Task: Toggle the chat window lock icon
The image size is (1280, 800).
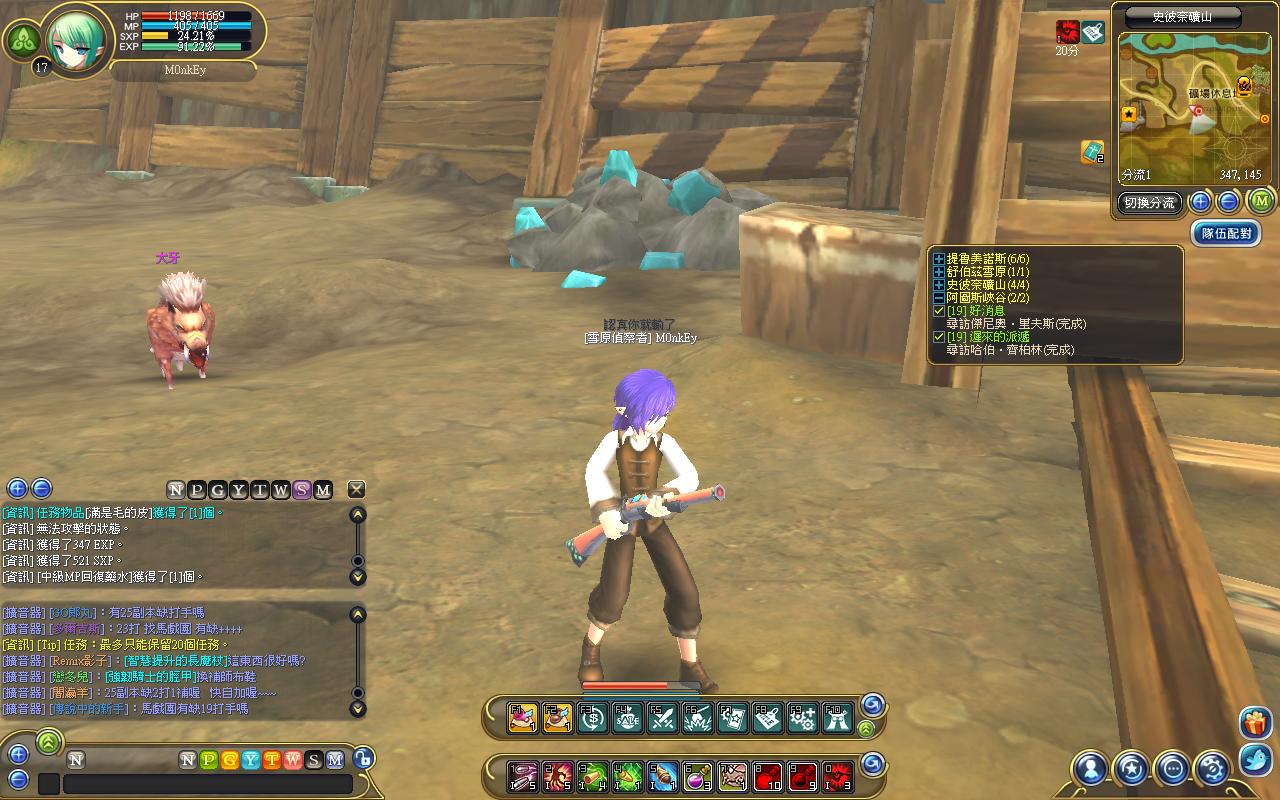Action: [x=363, y=759]
